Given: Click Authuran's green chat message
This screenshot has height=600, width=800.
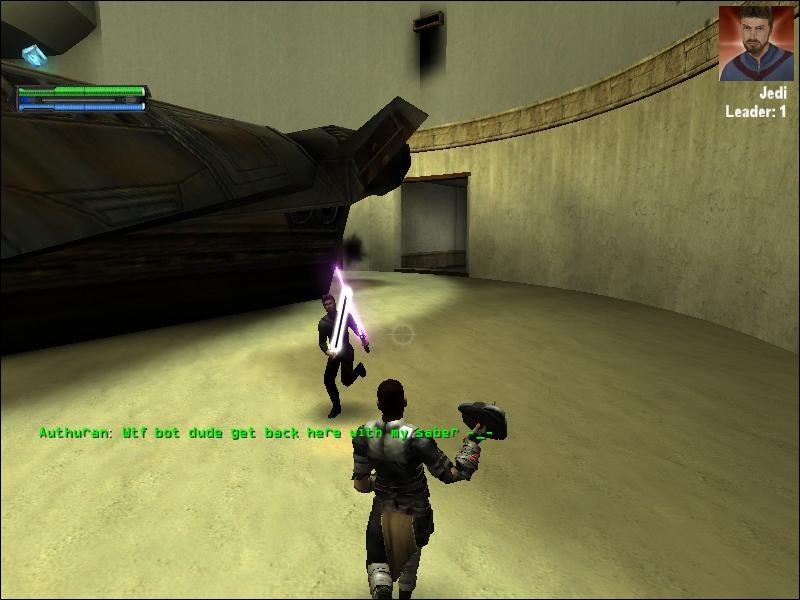Looking at the screenshot, I should pyautogui.click(x=266, y=433).
